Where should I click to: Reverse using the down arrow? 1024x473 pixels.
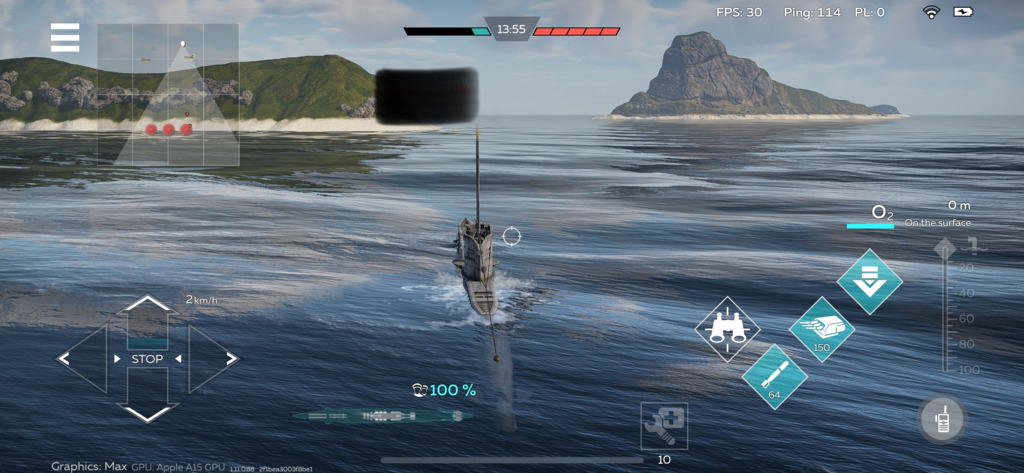[147, 406]
